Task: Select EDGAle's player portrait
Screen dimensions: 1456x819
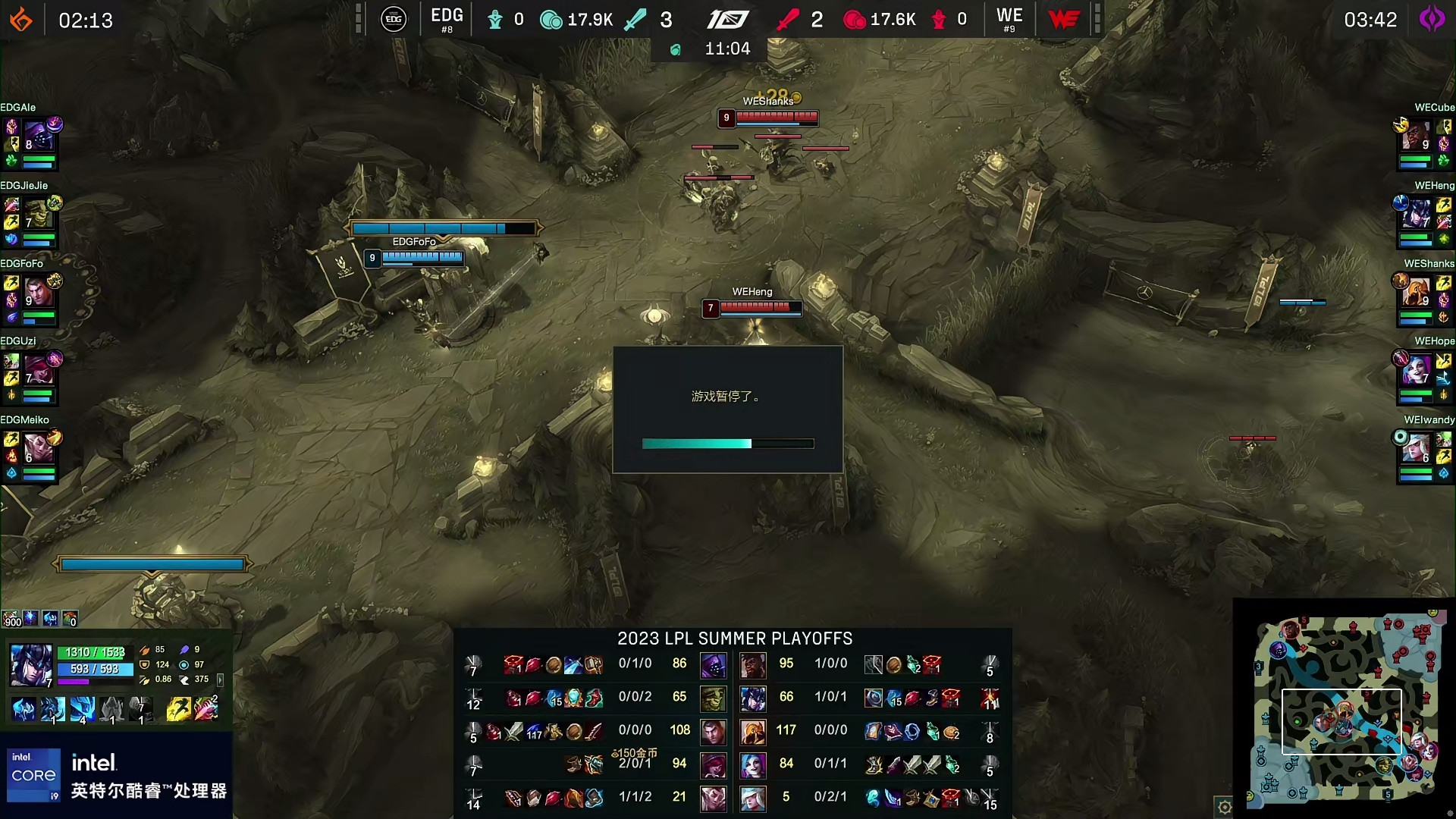Action: (36, 137)
